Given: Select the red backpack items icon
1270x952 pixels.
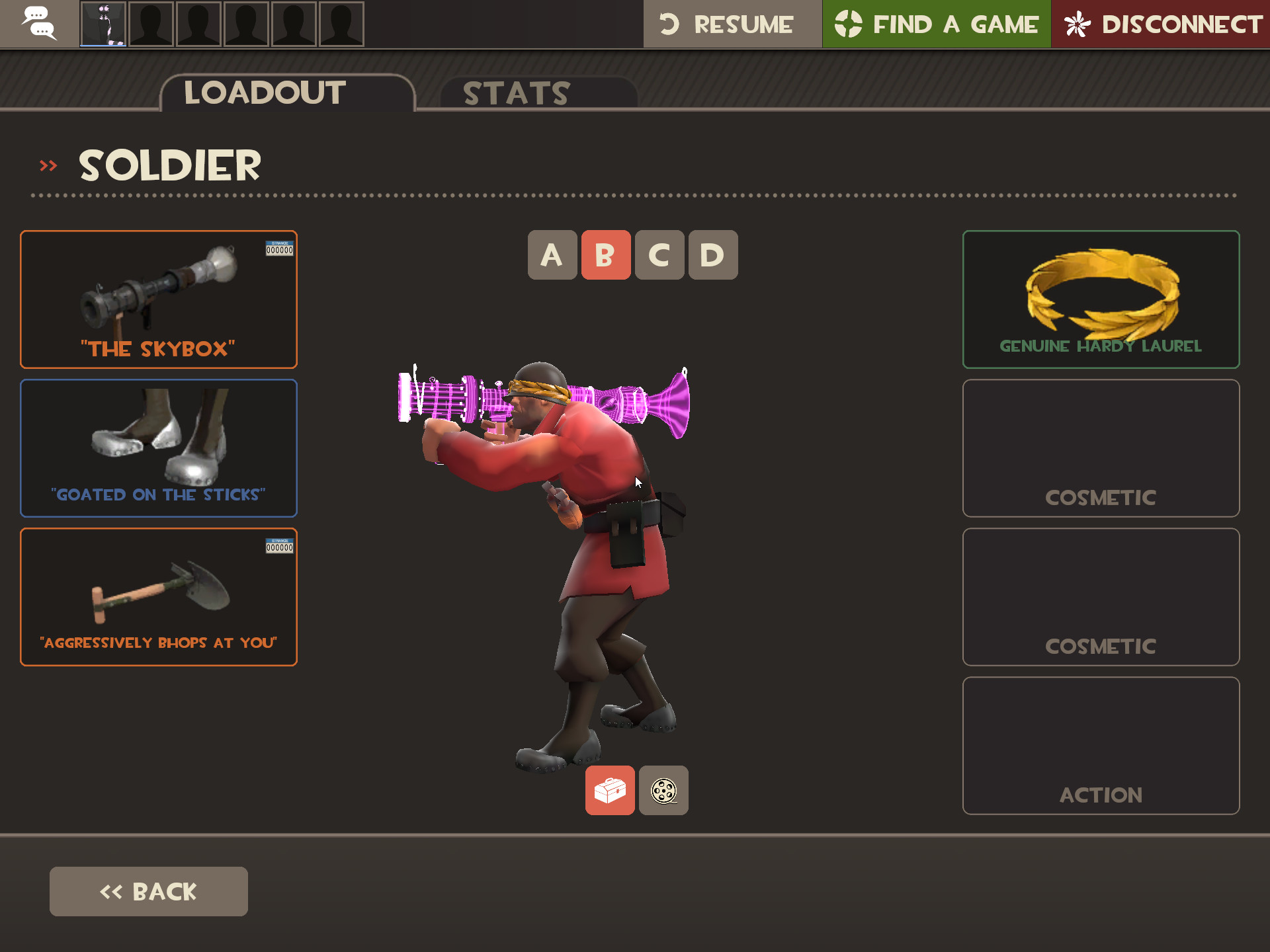Looking at the screenshot, I should (609, 791).
